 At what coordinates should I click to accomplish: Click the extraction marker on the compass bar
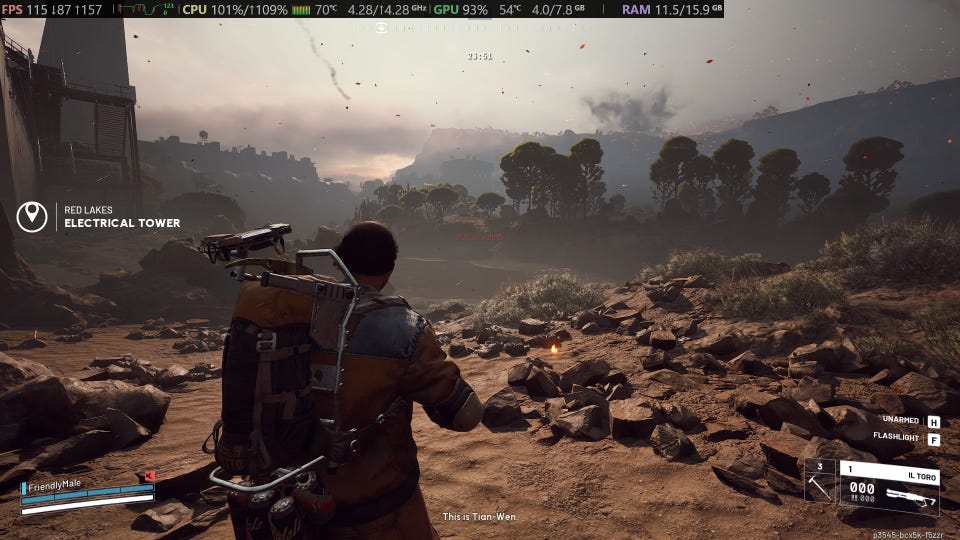point(382,27)
